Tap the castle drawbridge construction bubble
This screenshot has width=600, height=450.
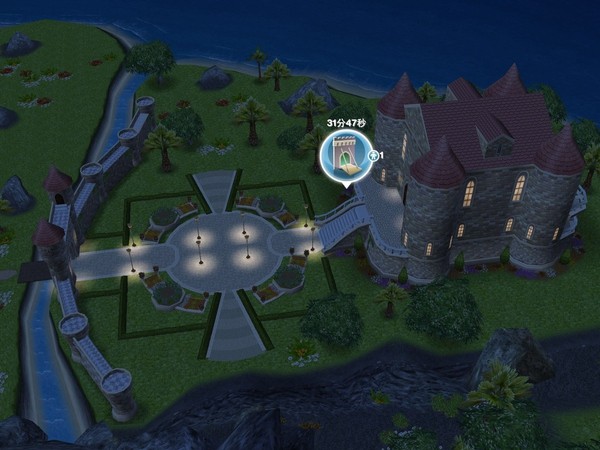[344, 157]
